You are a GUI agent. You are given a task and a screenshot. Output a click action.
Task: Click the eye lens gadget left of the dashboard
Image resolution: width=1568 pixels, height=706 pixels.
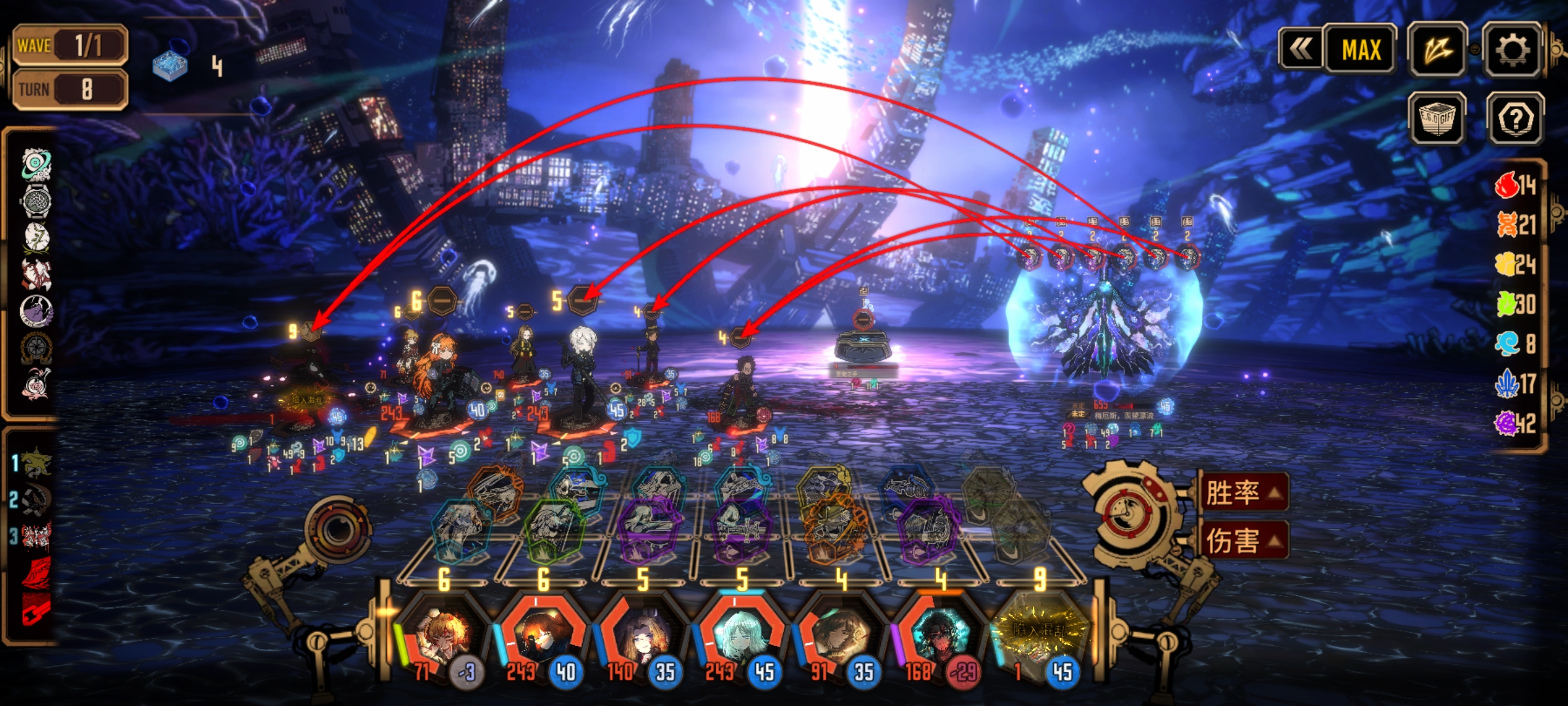338,529
